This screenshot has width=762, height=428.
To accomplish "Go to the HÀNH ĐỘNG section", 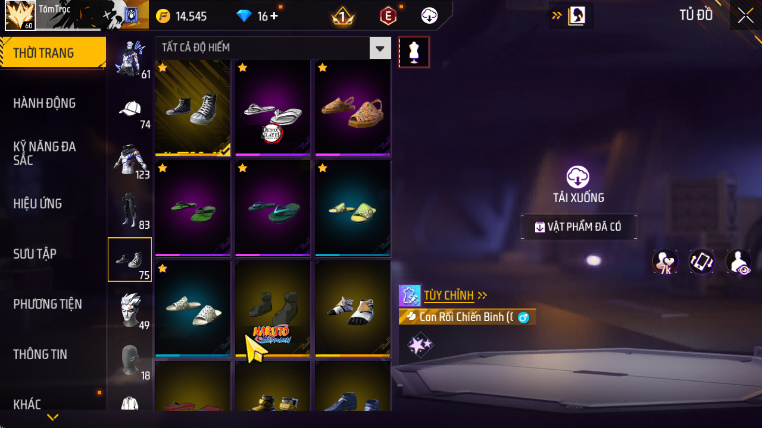I will (x=45, y=103).
